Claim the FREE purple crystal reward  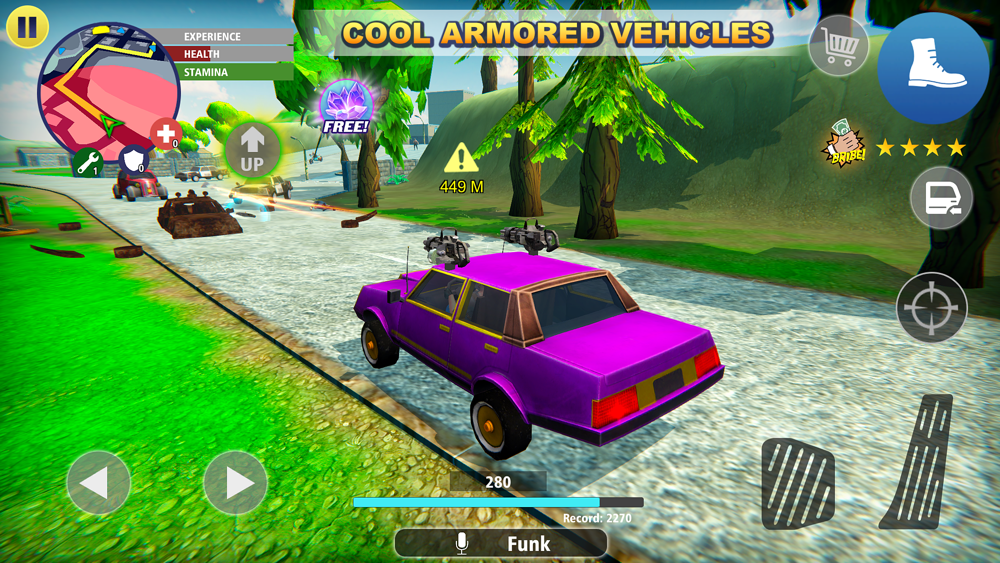point(346,108)
